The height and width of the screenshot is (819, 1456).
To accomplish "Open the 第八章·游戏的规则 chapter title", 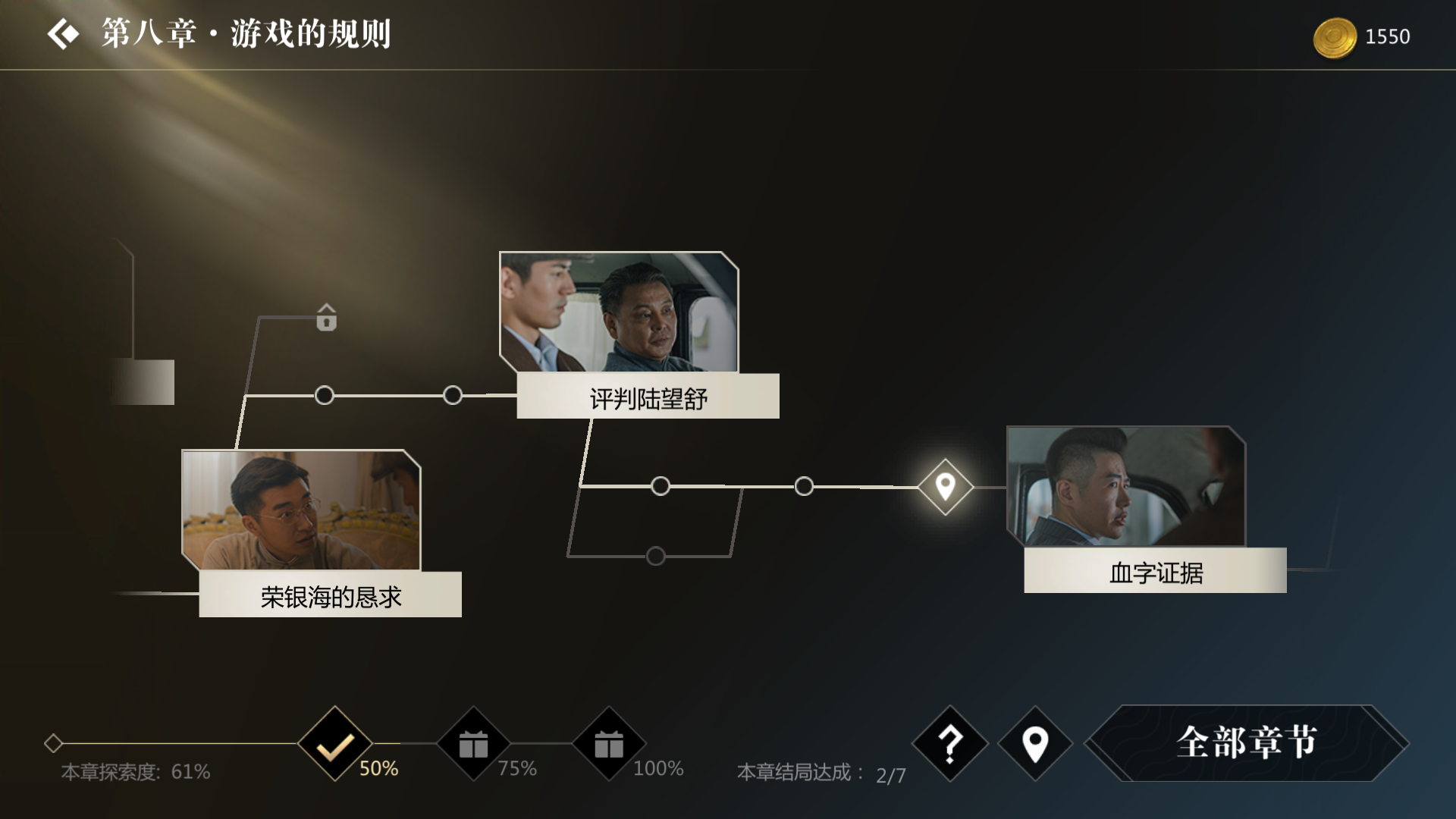I will (244, 33).
